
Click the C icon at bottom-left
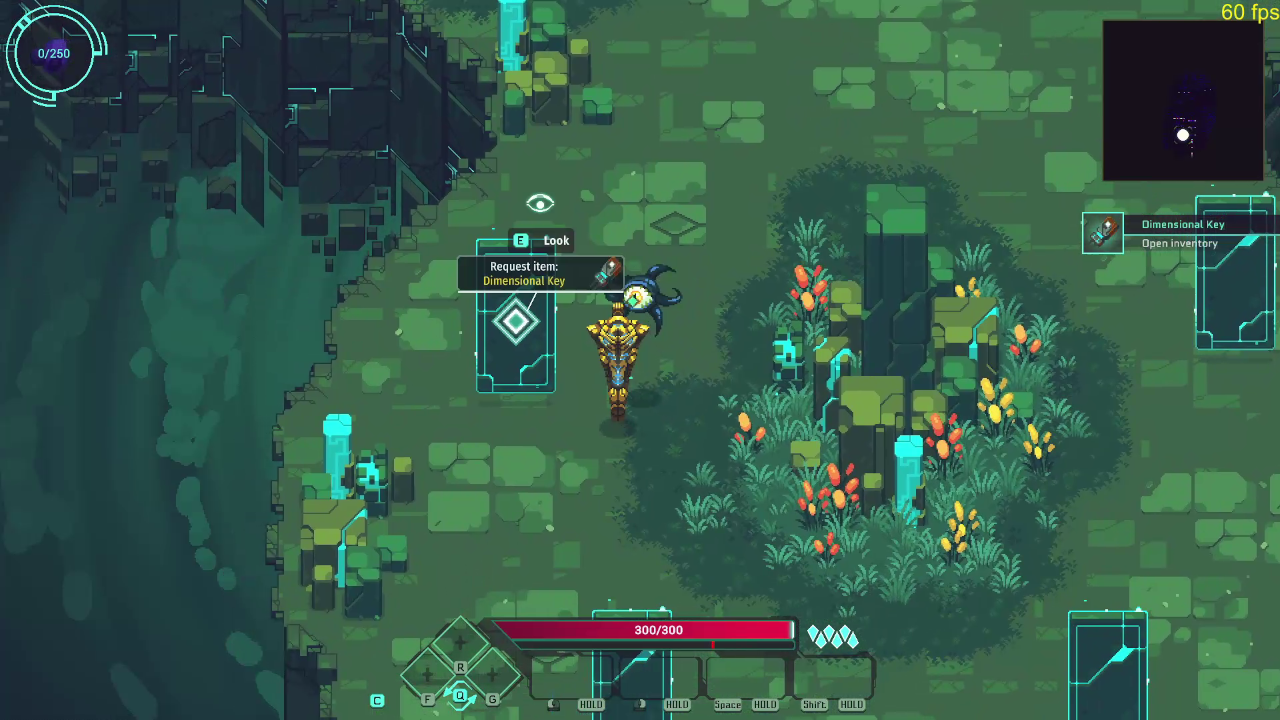click(377, 701)
